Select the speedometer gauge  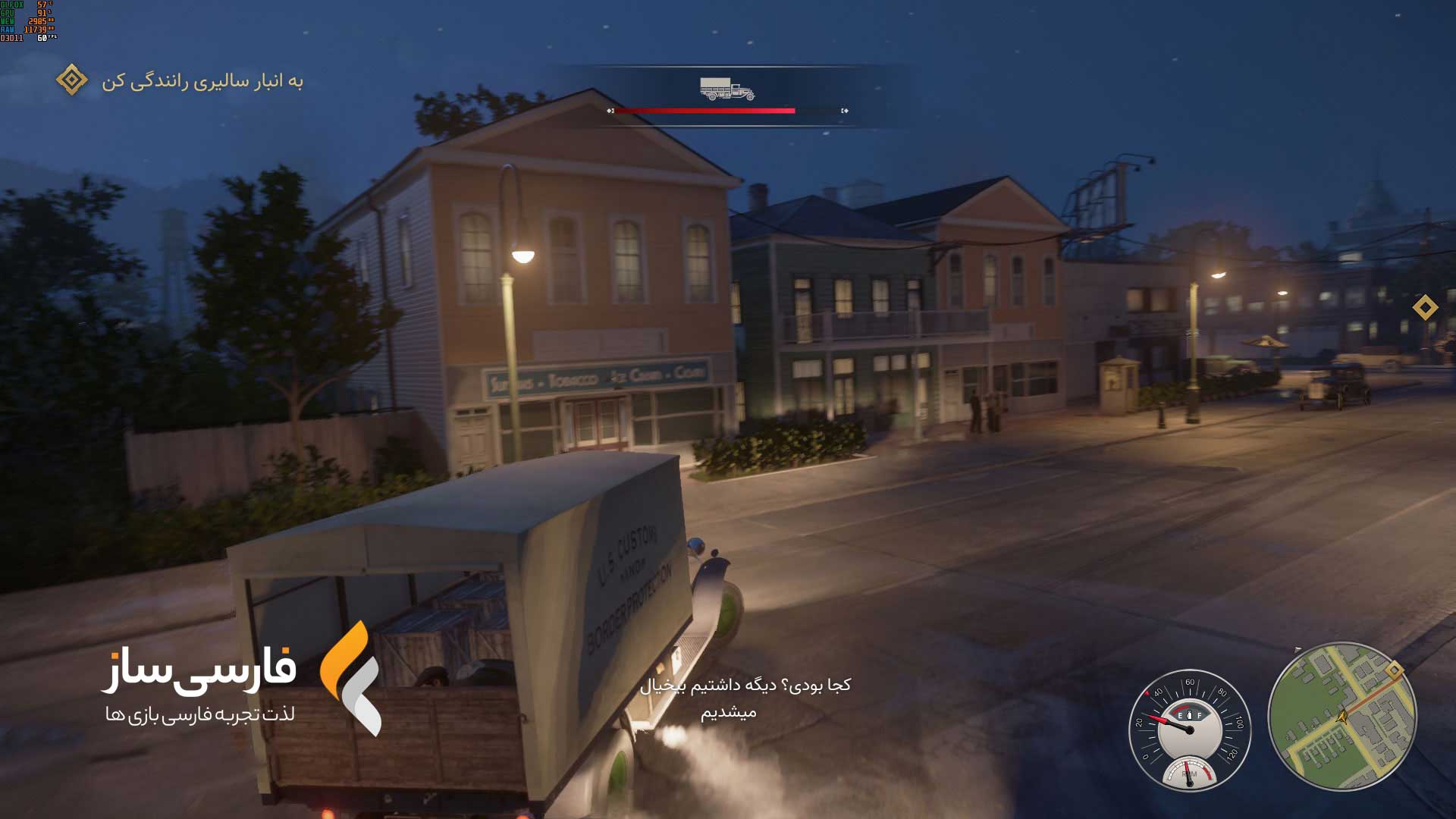click(x=1189, y=730)
